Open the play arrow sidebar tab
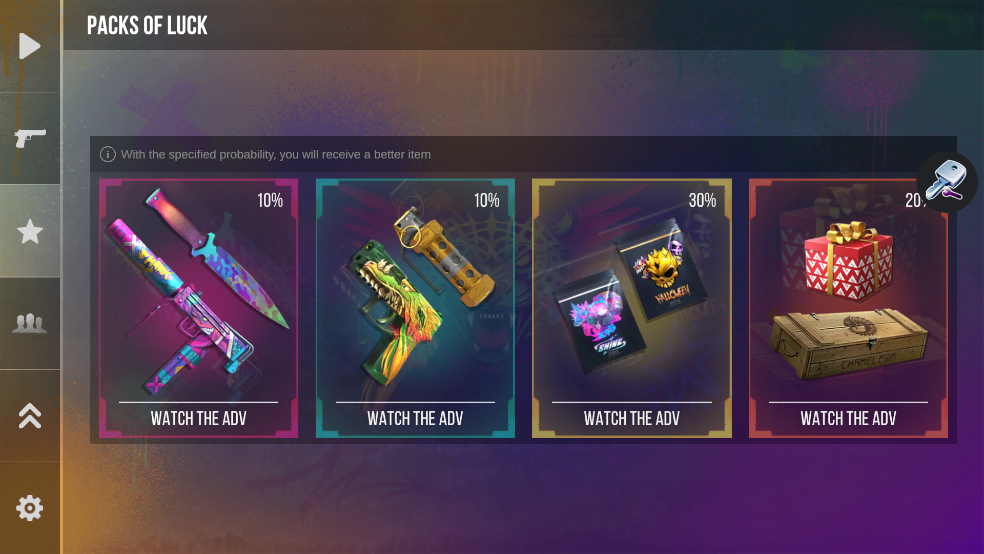 (x=30, y=46)
